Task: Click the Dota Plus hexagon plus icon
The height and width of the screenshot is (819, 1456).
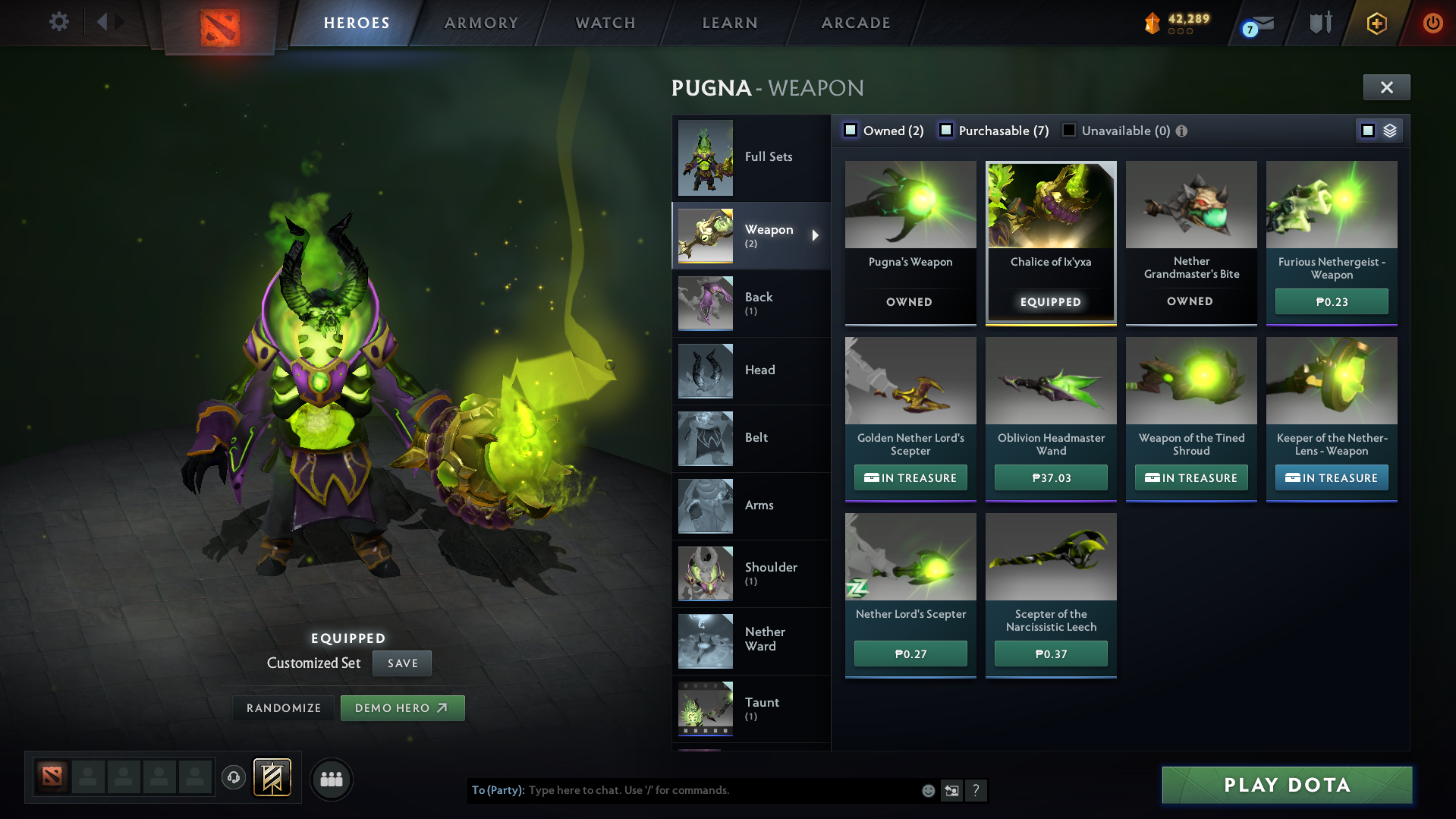Action: 1376,23
